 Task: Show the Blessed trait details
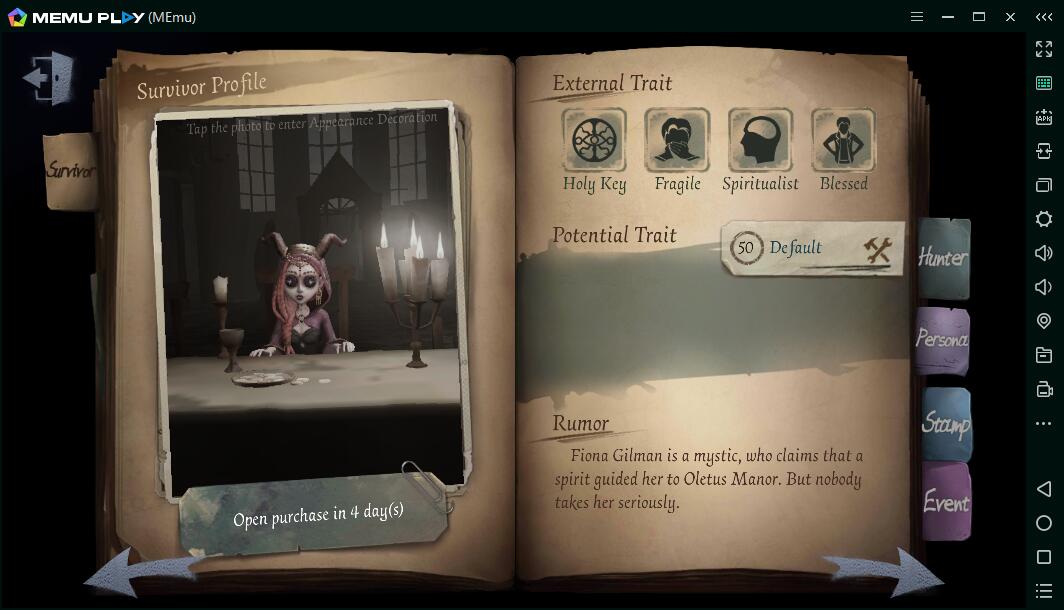(x=843, y=141)
